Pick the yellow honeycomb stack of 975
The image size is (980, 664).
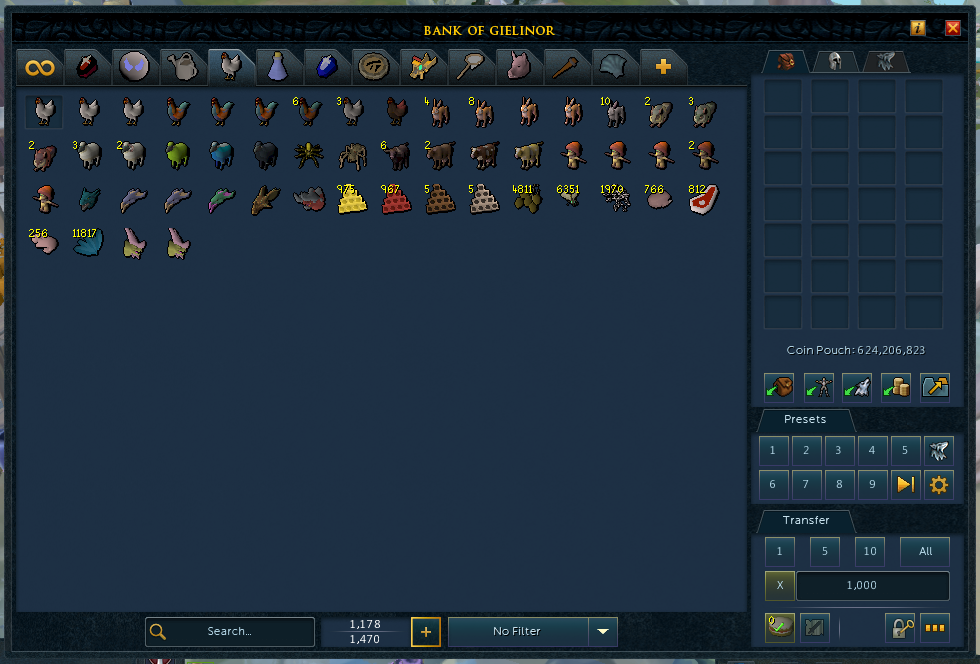351,200
